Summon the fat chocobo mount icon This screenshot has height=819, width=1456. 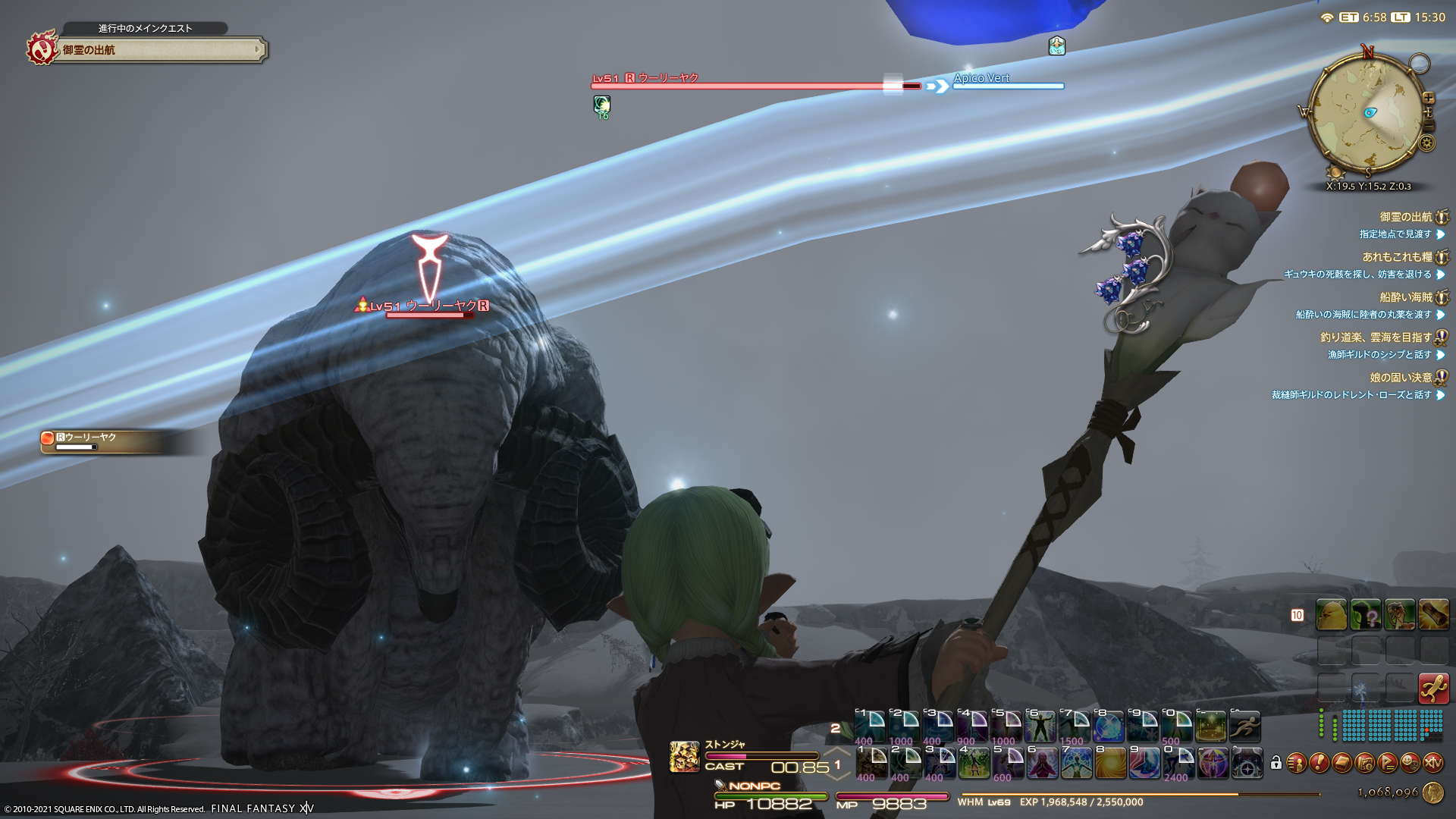(x=1332, y=615)
